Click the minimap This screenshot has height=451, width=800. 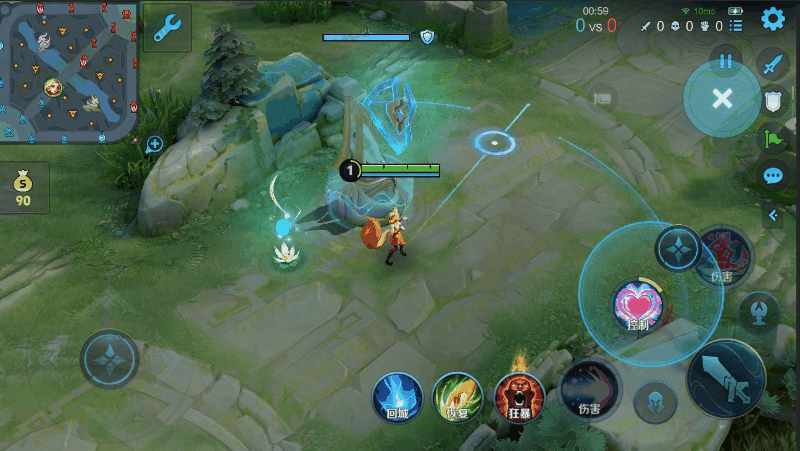(x=69, y=70)
